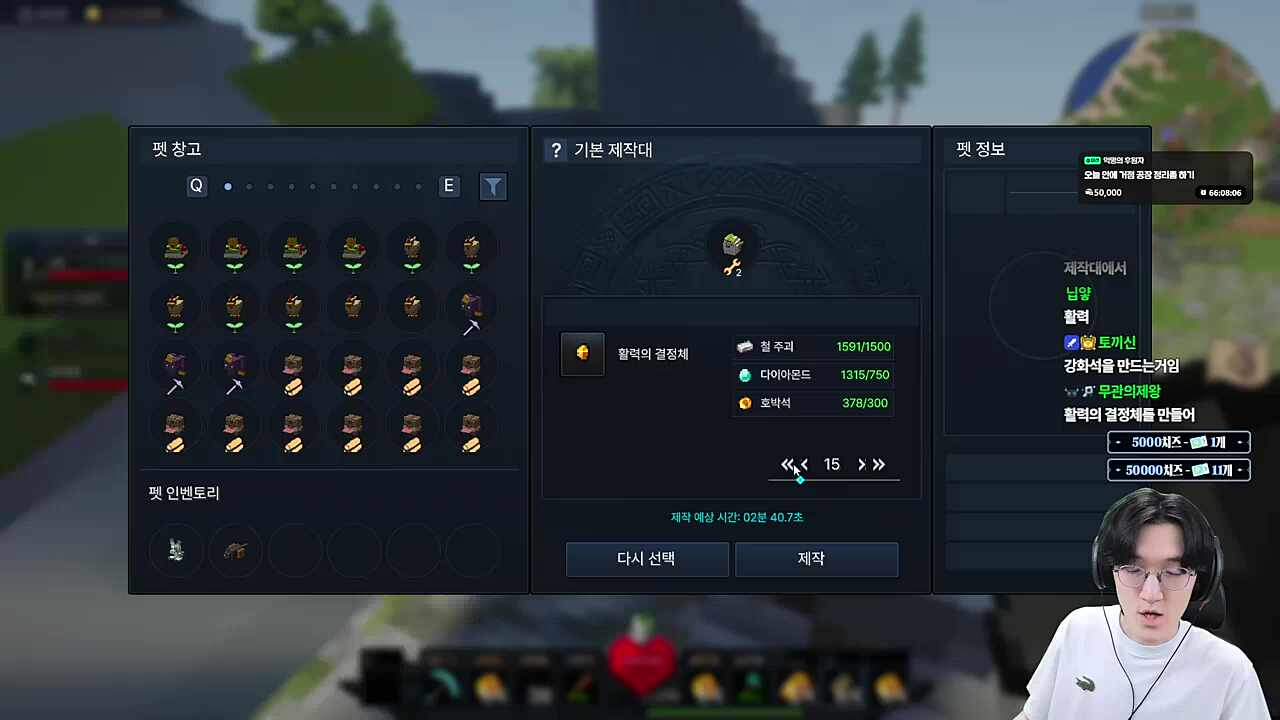Jump to first page with double-left chevron
The width and height of the screenshot is (1280, 720).
point(787,464)
